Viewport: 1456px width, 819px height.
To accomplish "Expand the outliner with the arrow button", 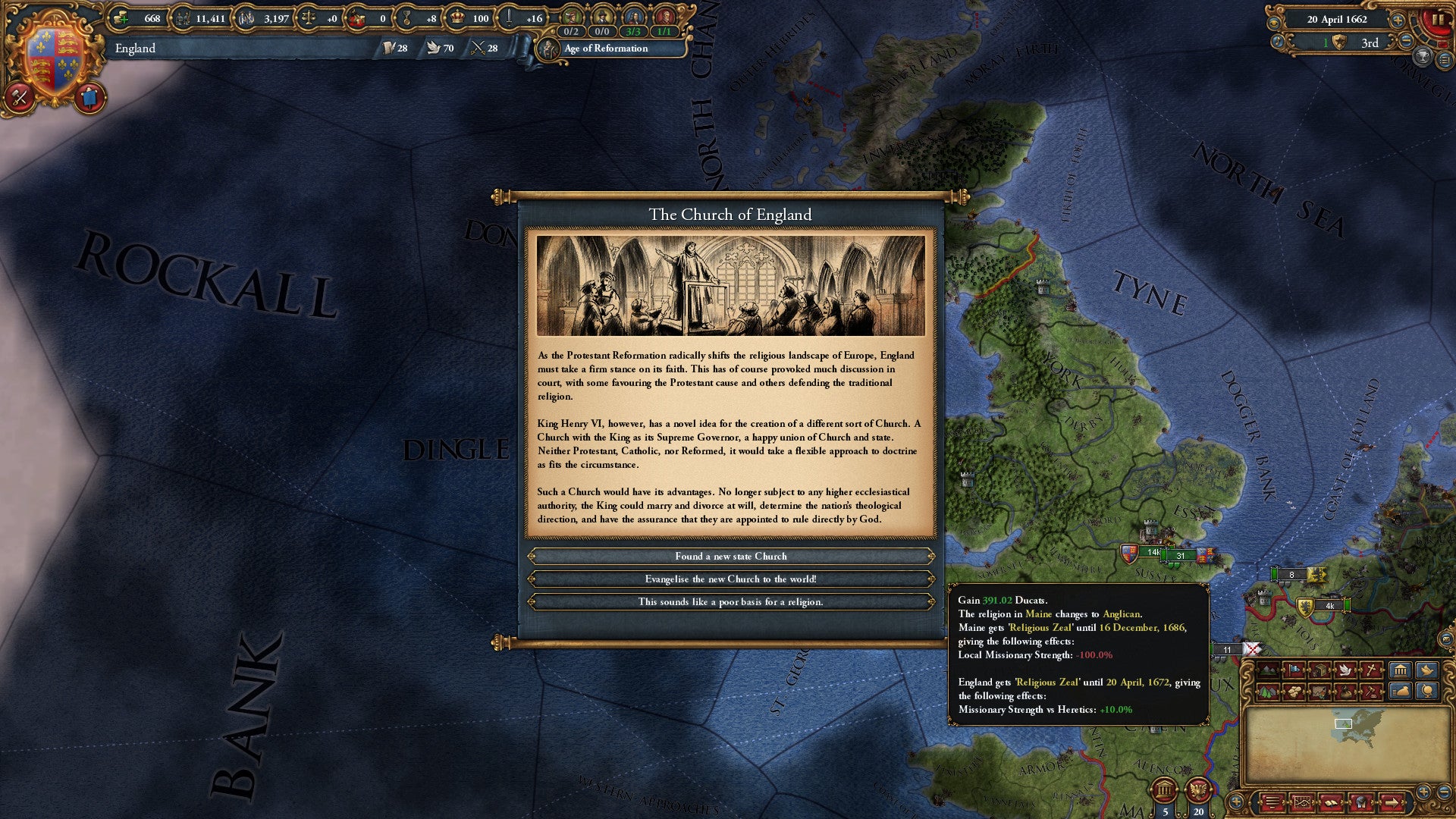I will pos(1393,803).
